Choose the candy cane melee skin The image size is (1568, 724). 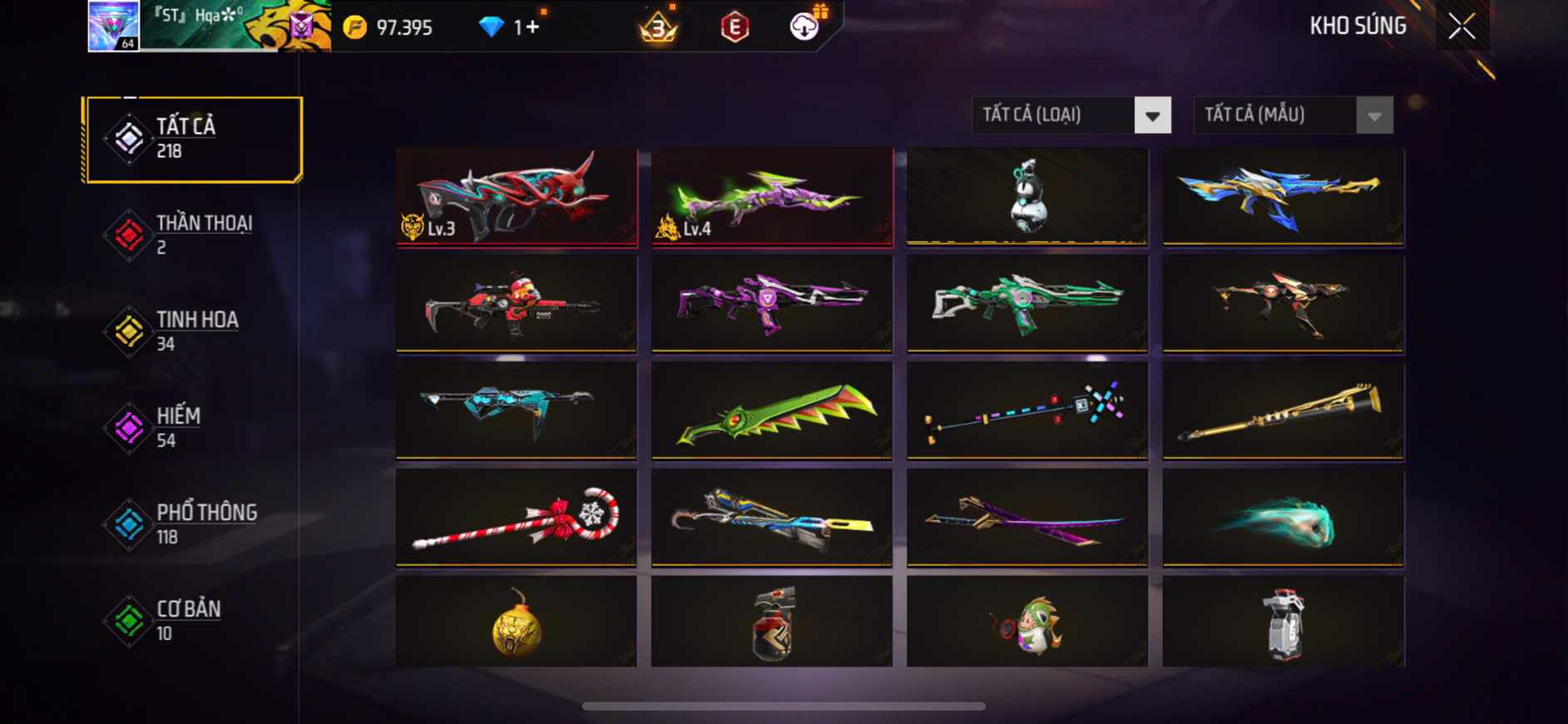pyautogui.click(x=517, y=518)
